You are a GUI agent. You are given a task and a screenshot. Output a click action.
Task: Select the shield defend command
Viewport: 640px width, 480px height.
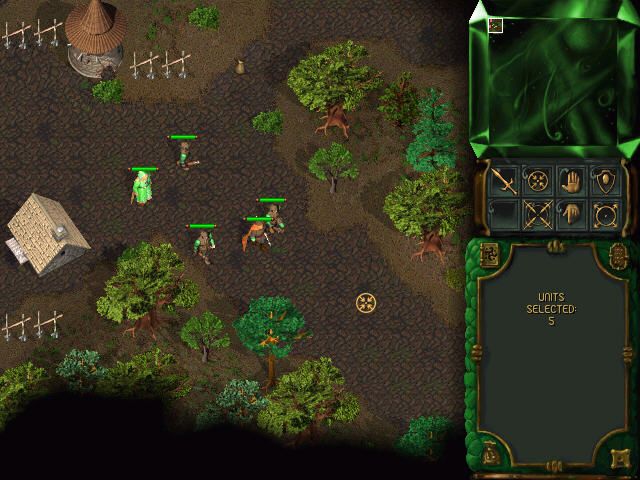pos(604,182)
